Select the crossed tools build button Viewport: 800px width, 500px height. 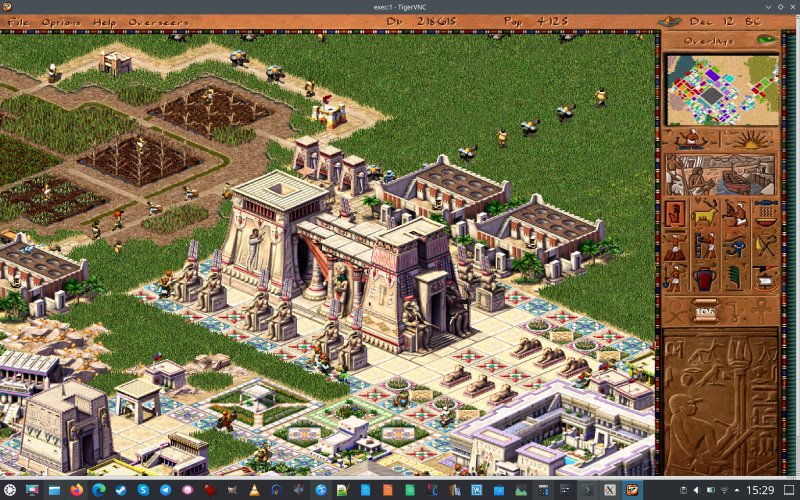click(x=766, y=245)
